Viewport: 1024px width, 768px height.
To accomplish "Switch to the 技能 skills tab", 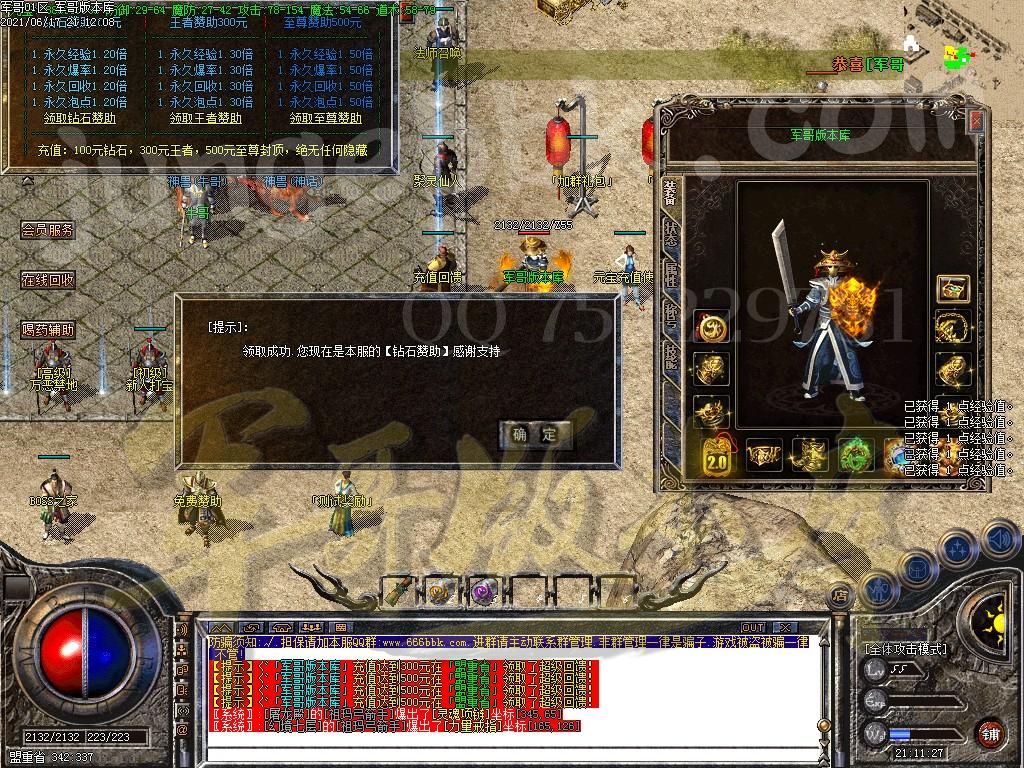I will pos(671,357).
